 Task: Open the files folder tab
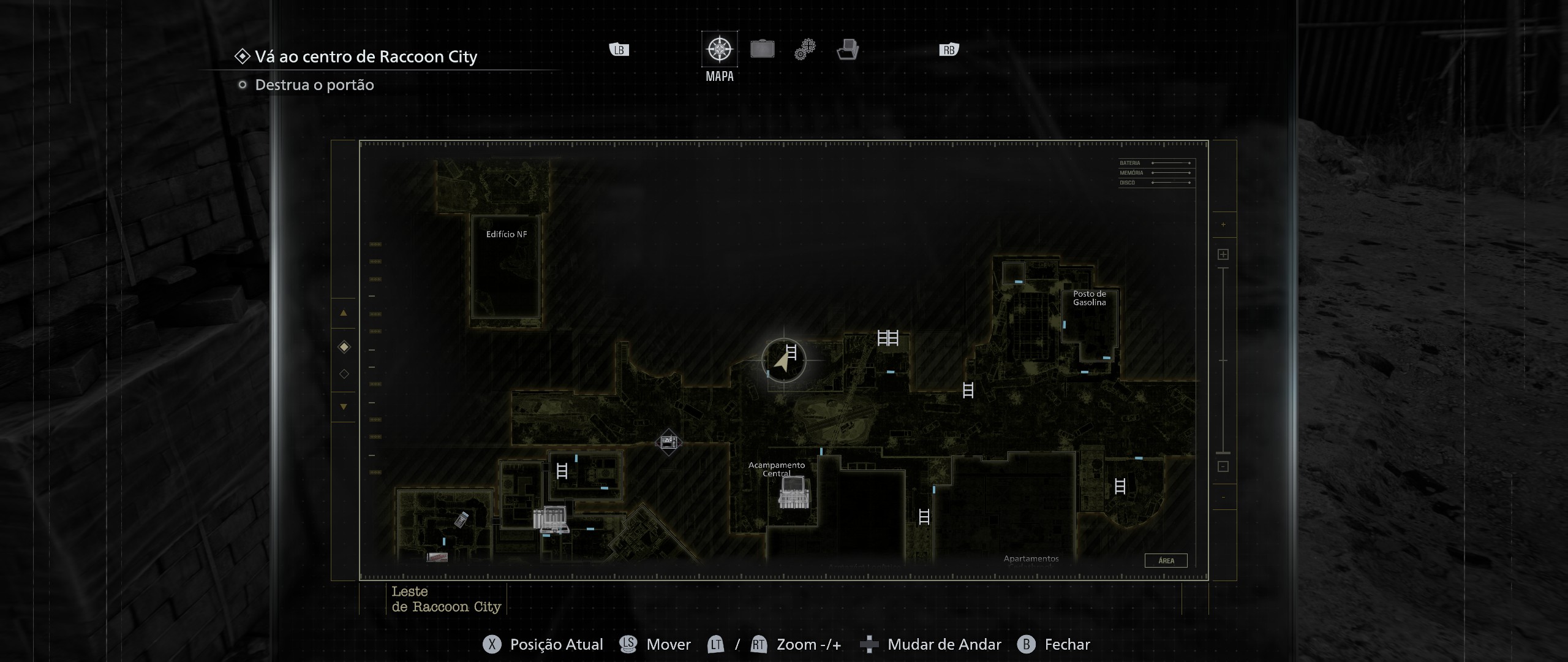pyautogui.click(x=848, y=49)
